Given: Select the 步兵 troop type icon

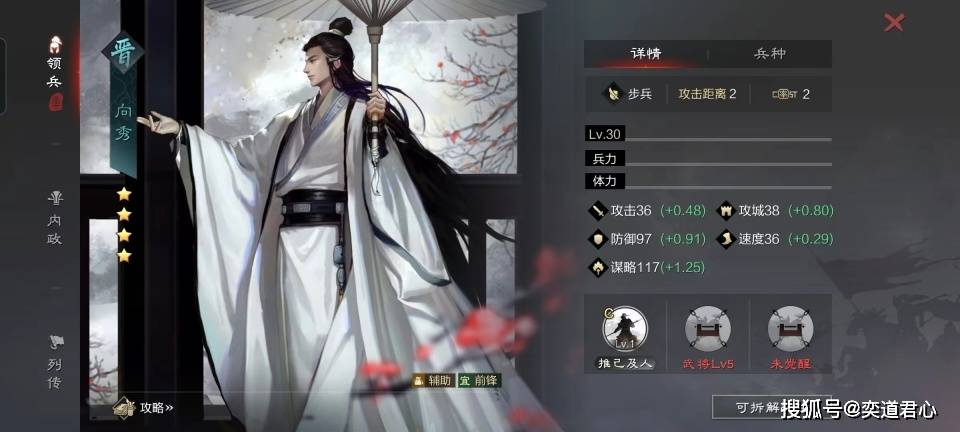Looking at the screenshot, I should point(611,95).
